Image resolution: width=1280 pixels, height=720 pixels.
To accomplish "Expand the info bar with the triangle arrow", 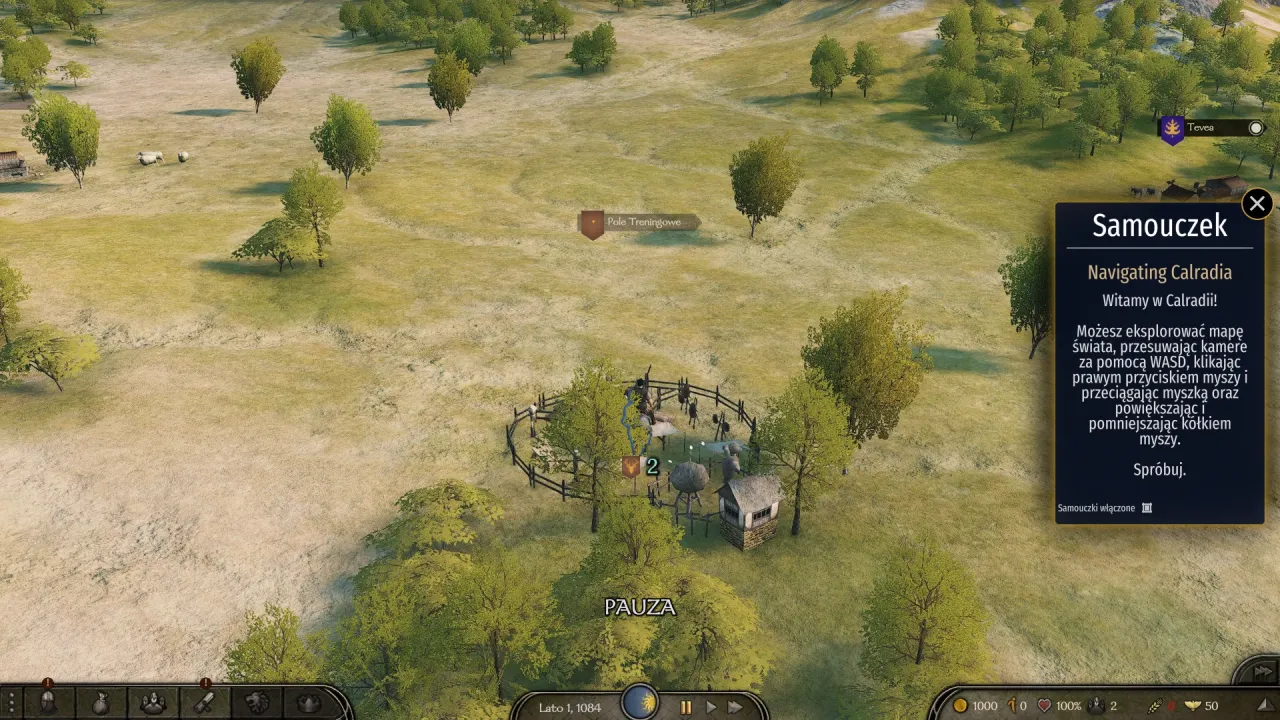I will (x=1265, y=704).
